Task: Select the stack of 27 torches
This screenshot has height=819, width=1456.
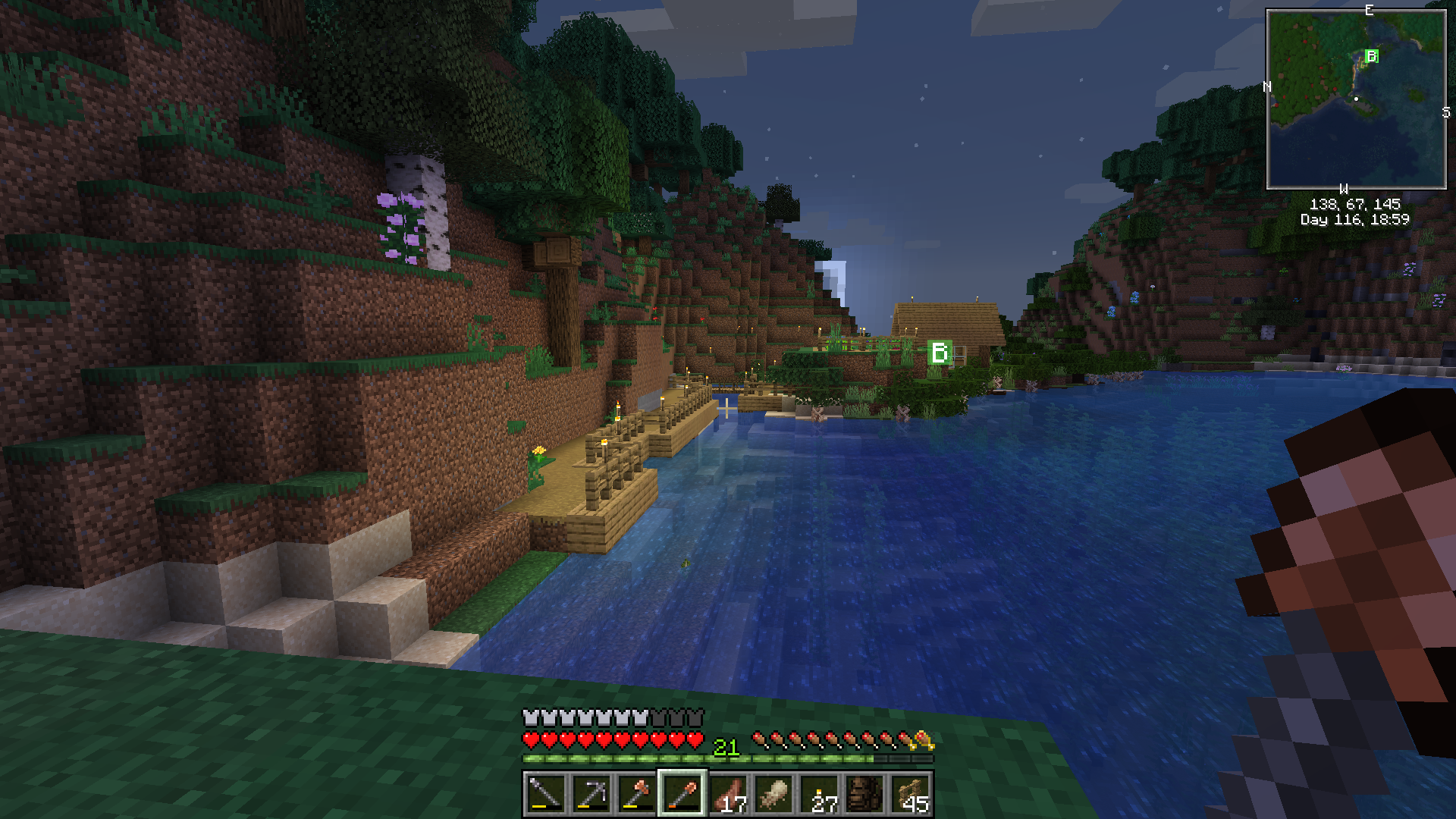Action: click(x=820, y=794)
